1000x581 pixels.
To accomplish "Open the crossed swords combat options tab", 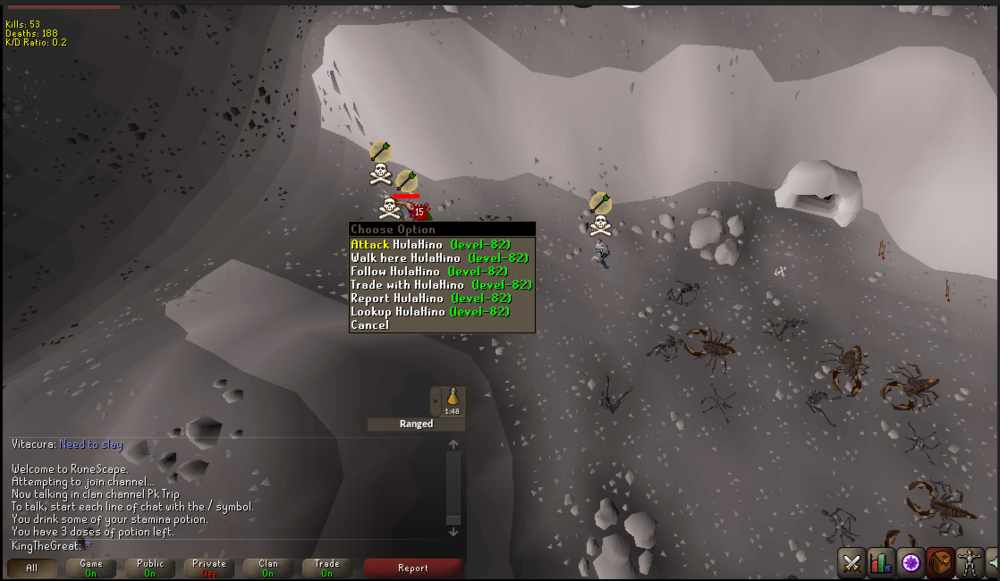I will pos(852,562).
